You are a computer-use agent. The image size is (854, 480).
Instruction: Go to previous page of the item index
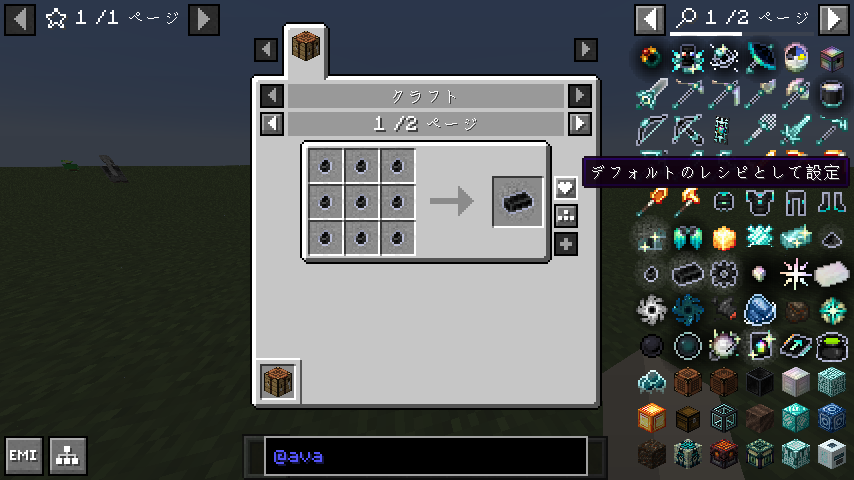pos(650,18)
